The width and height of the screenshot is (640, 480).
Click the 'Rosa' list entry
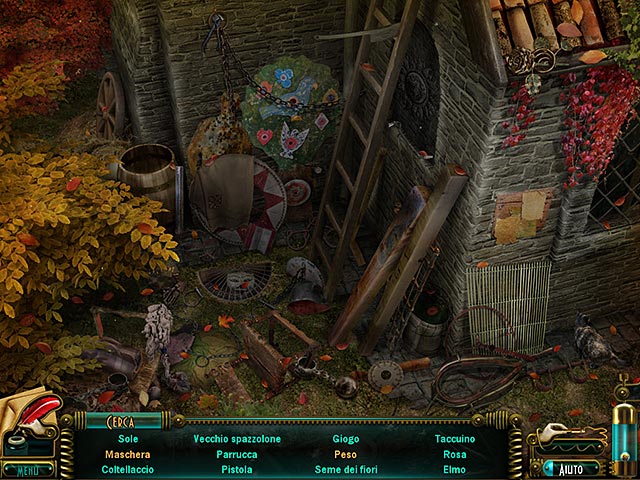455,453
